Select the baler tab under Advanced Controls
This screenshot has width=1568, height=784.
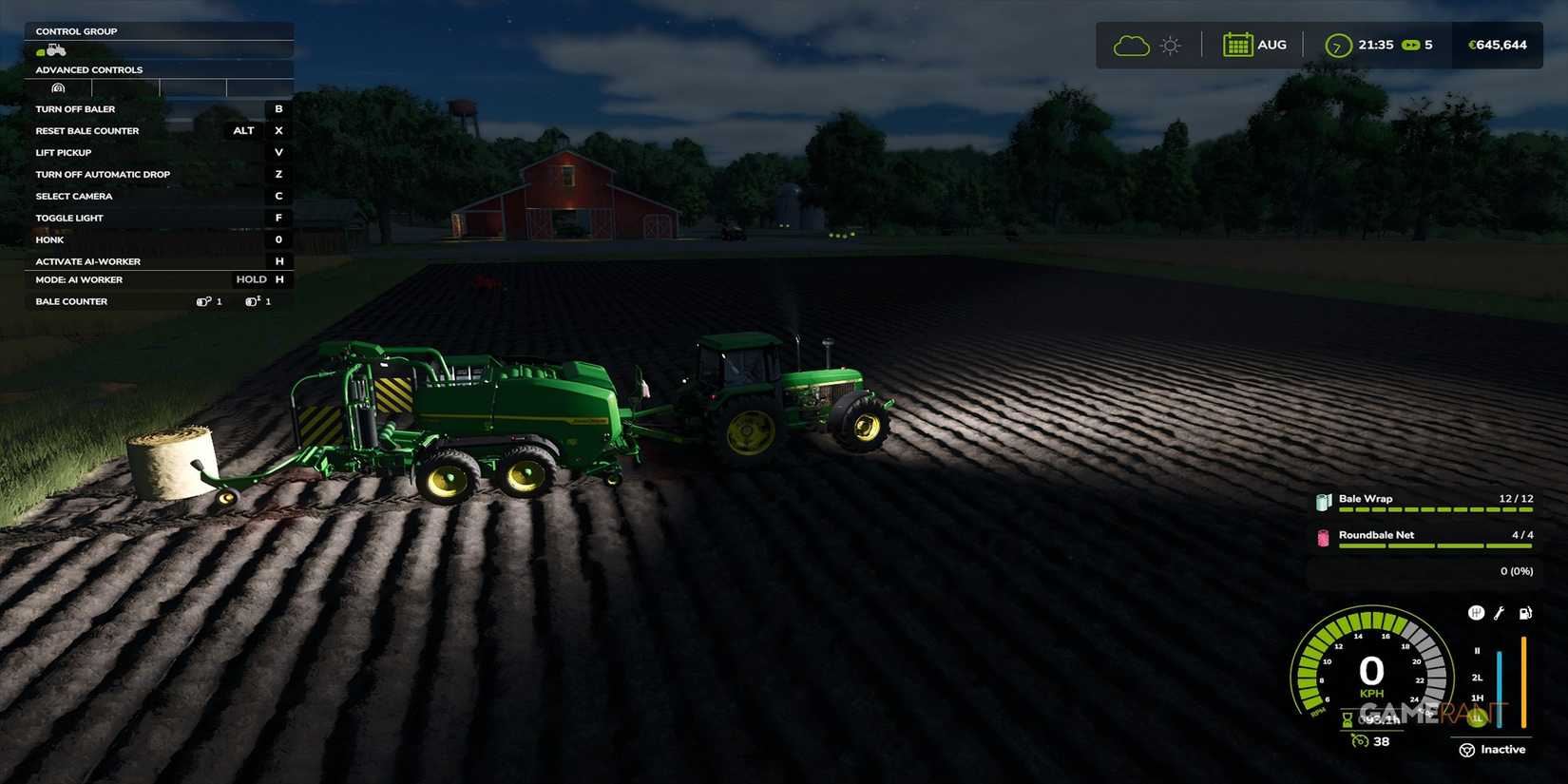pos(57,87)
